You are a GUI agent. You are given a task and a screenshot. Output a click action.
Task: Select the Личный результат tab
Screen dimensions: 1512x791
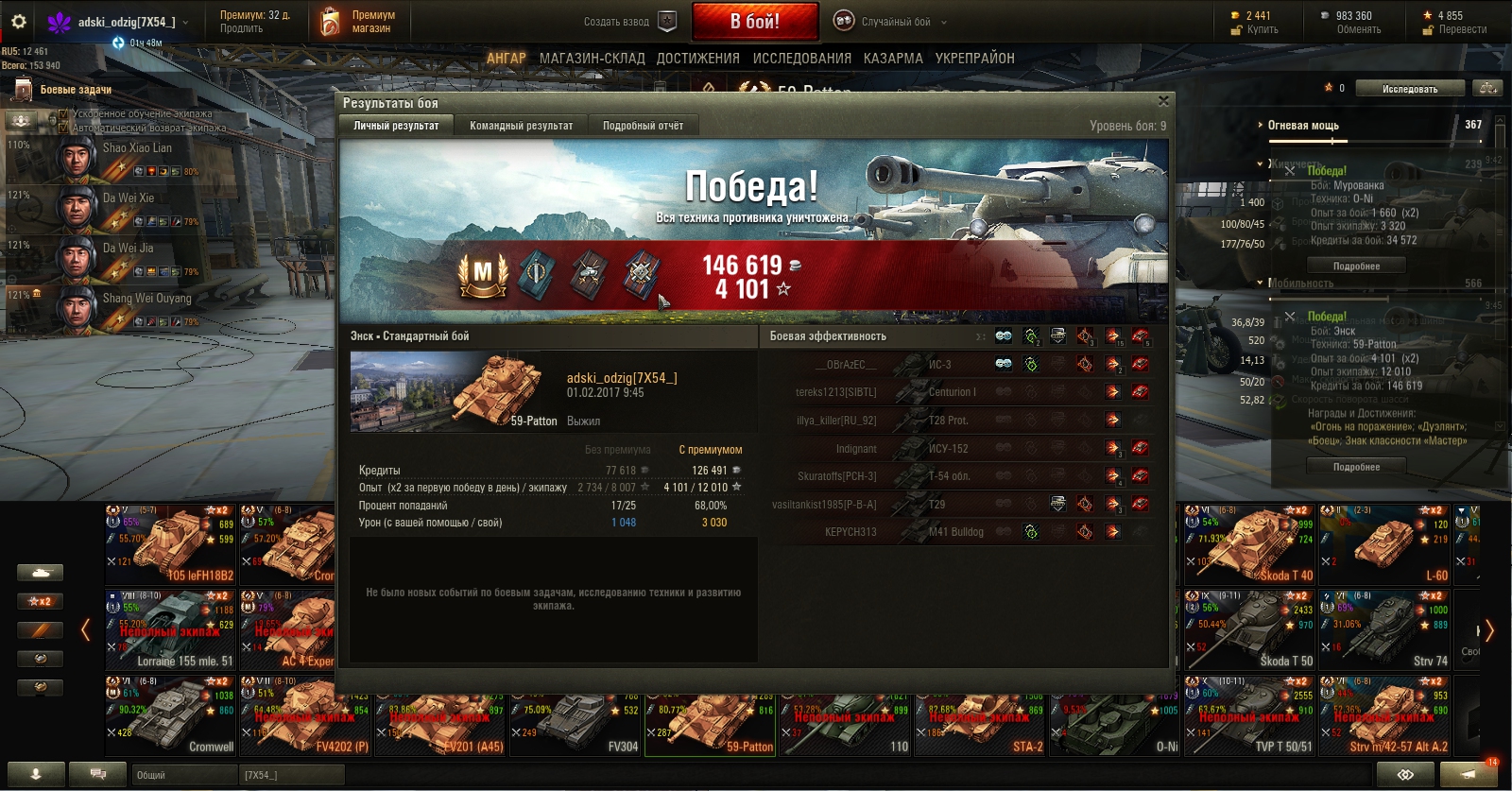click(396, 126)
